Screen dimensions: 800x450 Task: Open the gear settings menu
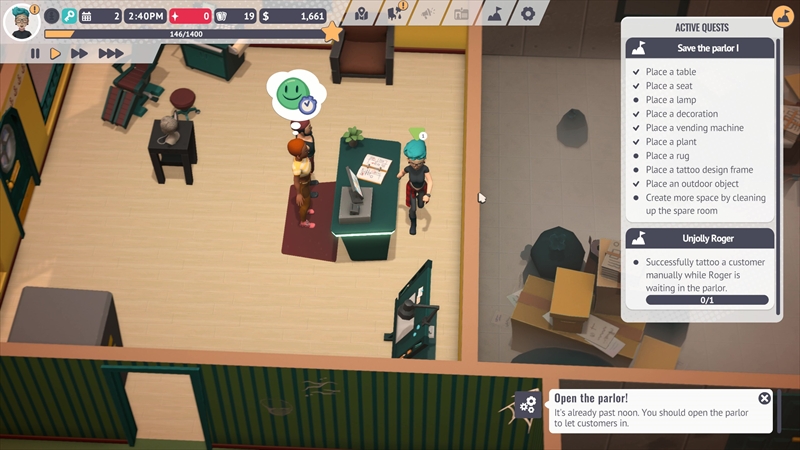point(528,14)
